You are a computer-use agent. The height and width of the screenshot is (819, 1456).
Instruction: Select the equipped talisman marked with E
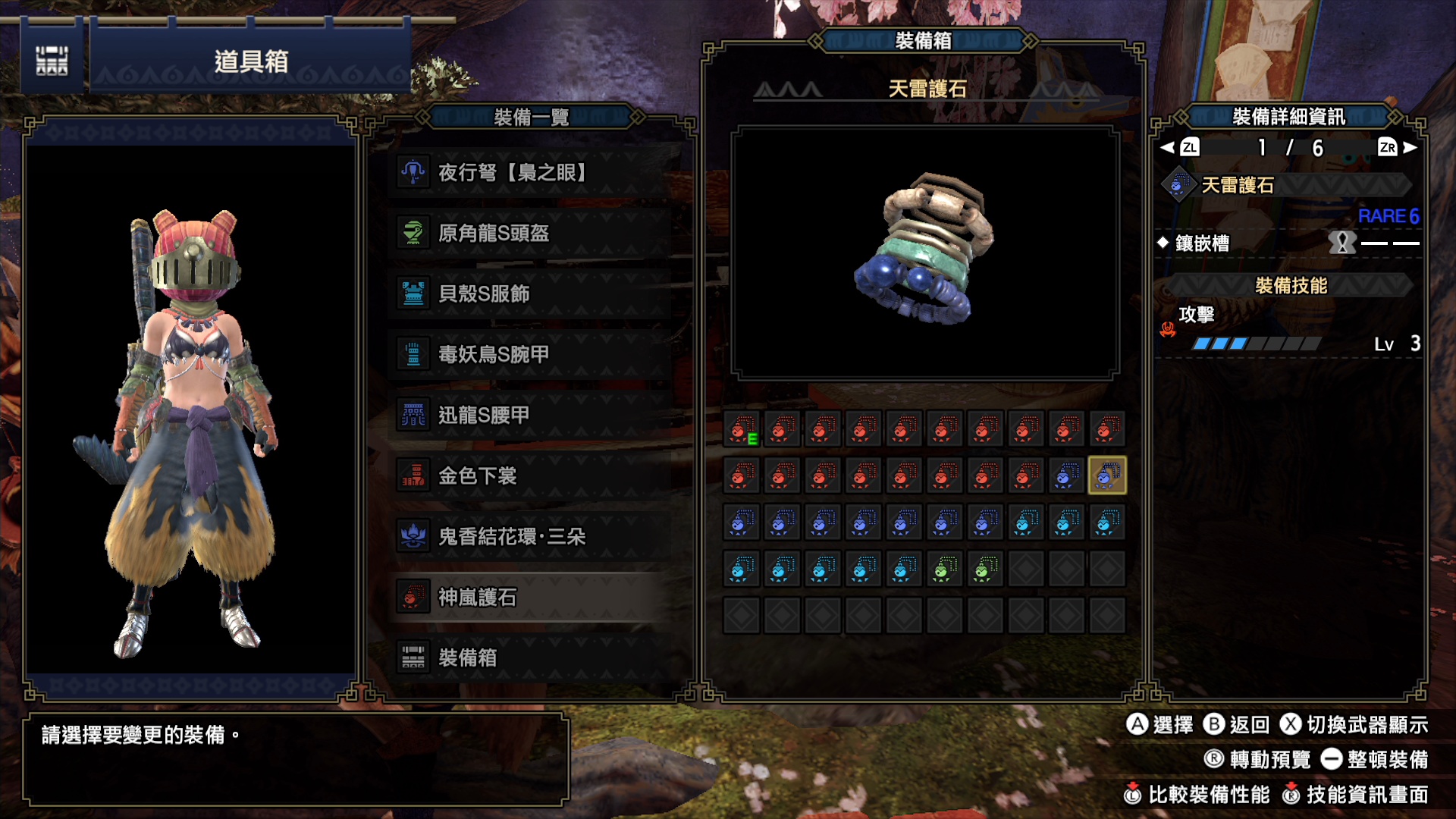(742, 430)
